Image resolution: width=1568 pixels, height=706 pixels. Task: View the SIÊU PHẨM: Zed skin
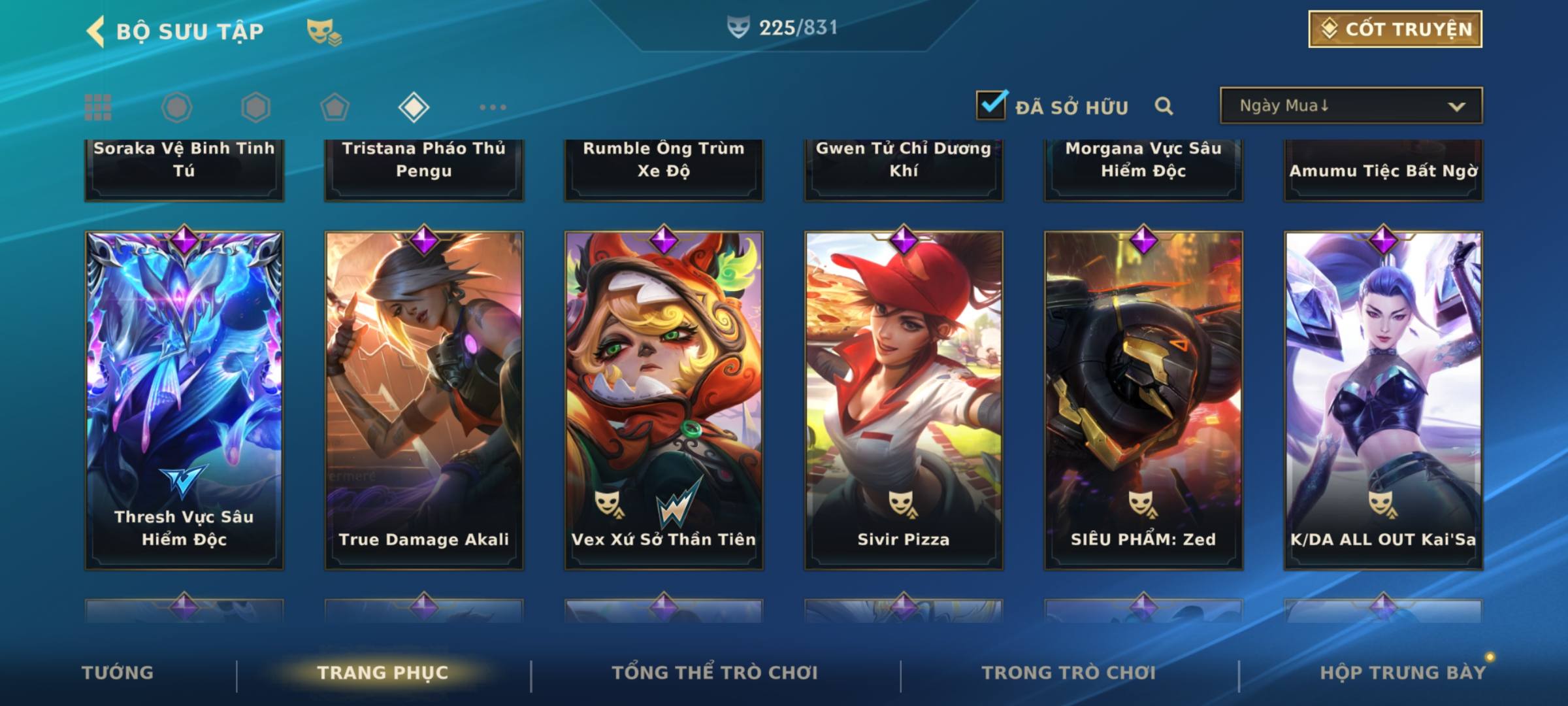pyautogui.click(x=1143, y=400)
